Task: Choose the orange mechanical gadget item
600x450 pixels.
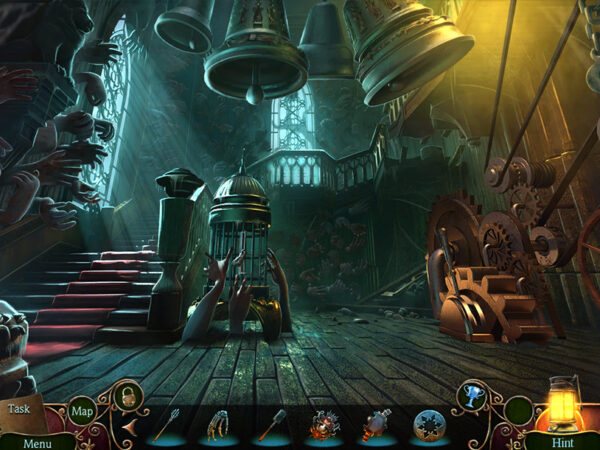Action: coord(325,425)
